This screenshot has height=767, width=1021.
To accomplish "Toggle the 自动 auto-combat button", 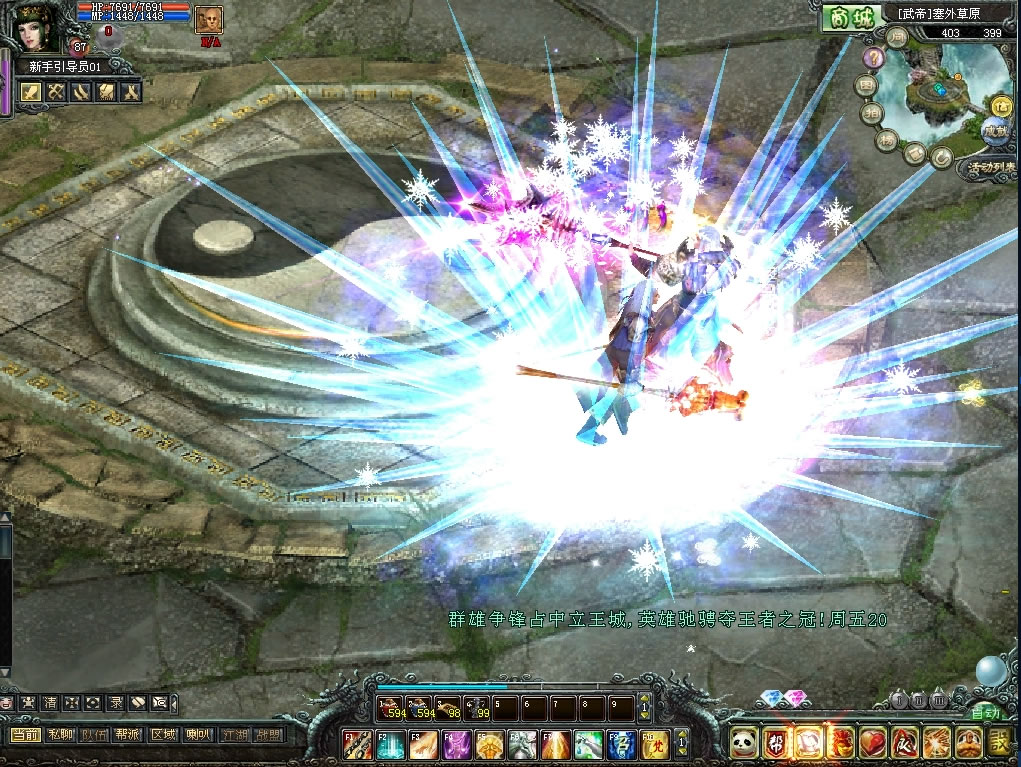I will pyautogui.click(x=985, y=713).
